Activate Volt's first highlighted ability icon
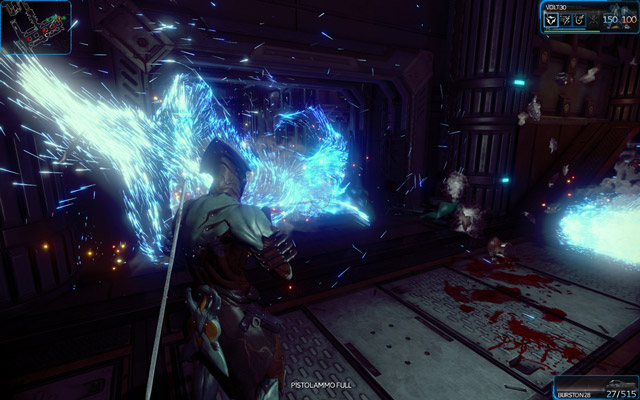 tap(550, 18)
